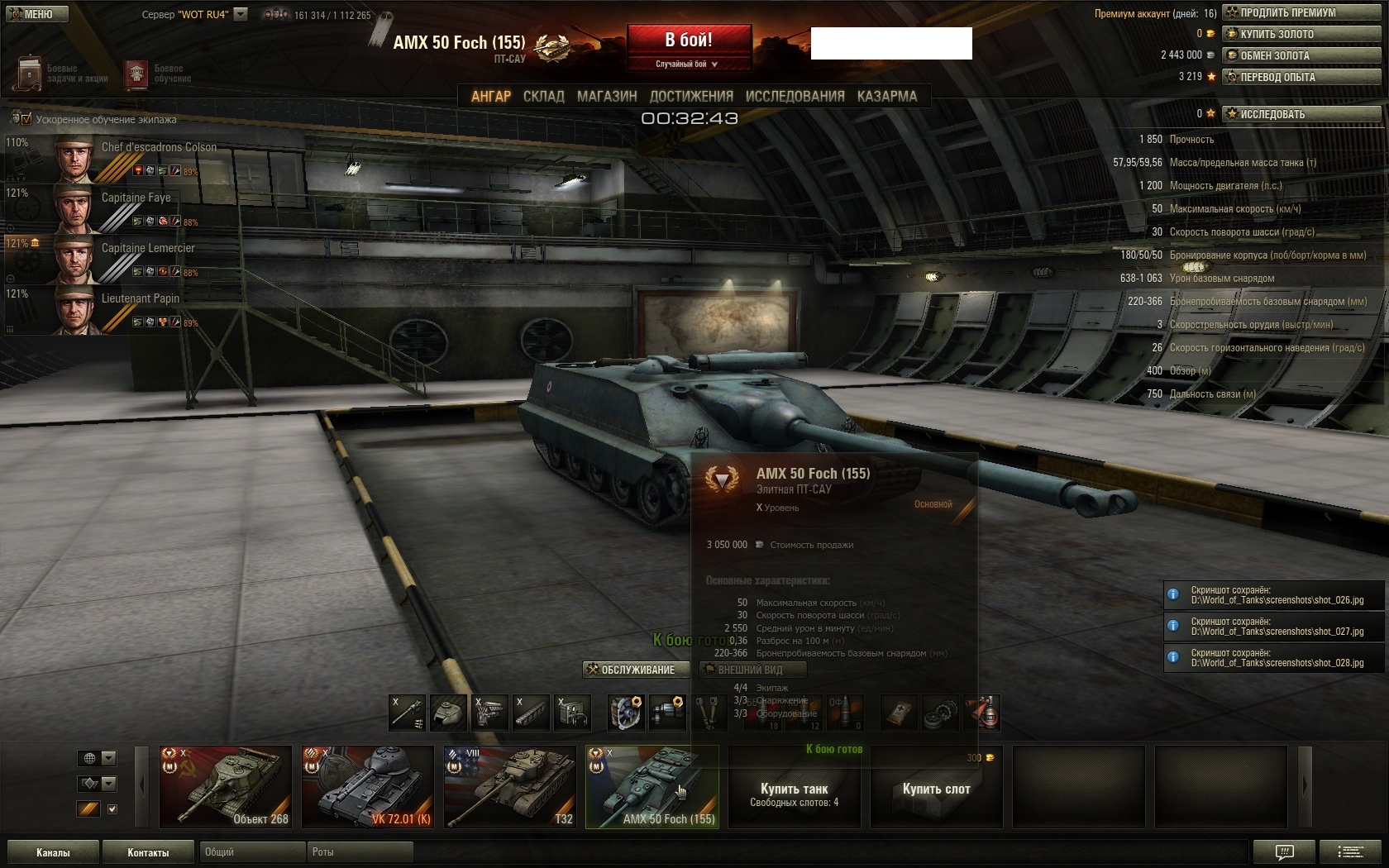Select the VK 72.01 (K) tank
The height and width of the screenshot is (868, 1389).
[x=368, y=786]
